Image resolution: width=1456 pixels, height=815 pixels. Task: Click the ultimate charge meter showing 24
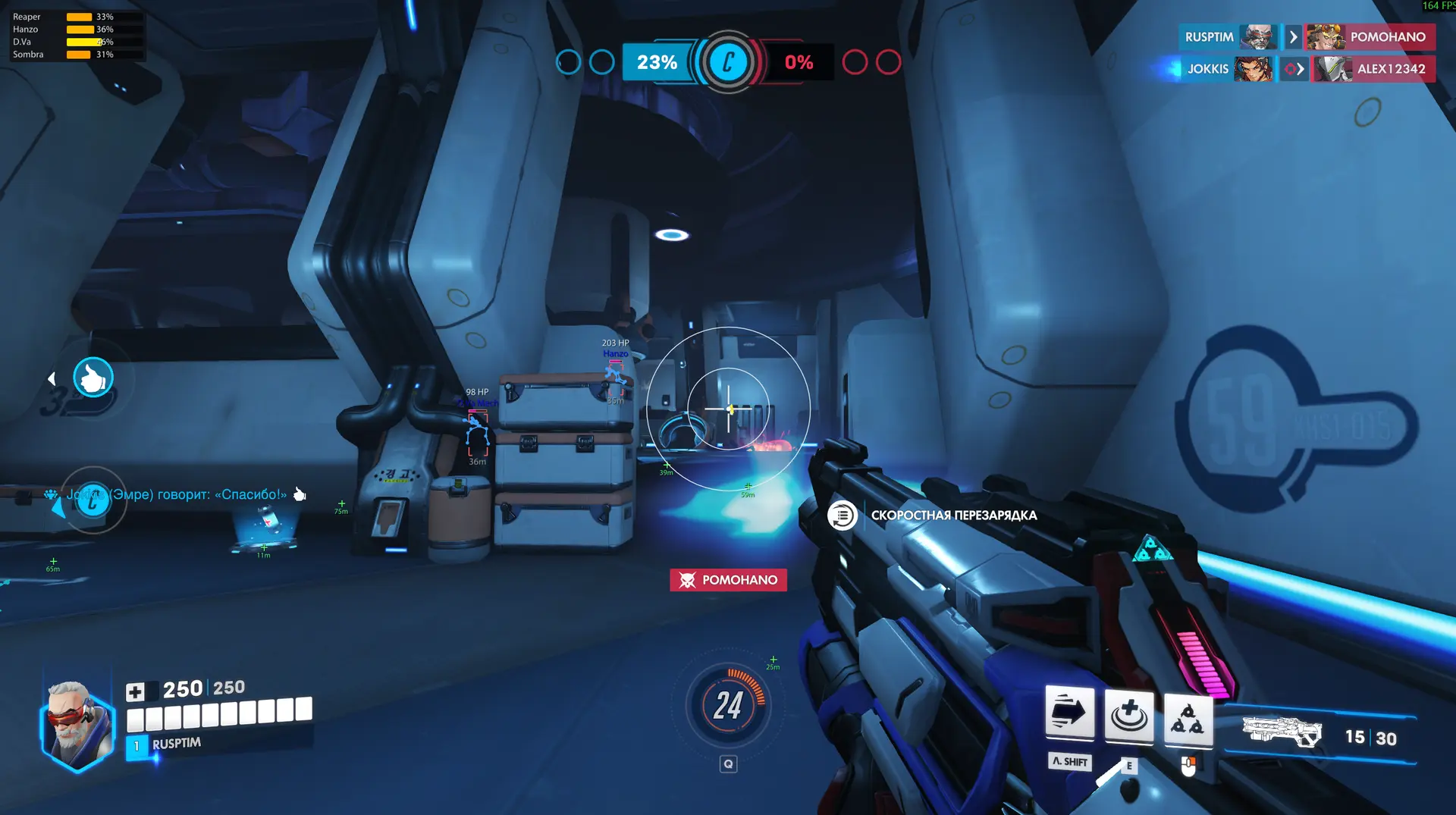[728, 705]
